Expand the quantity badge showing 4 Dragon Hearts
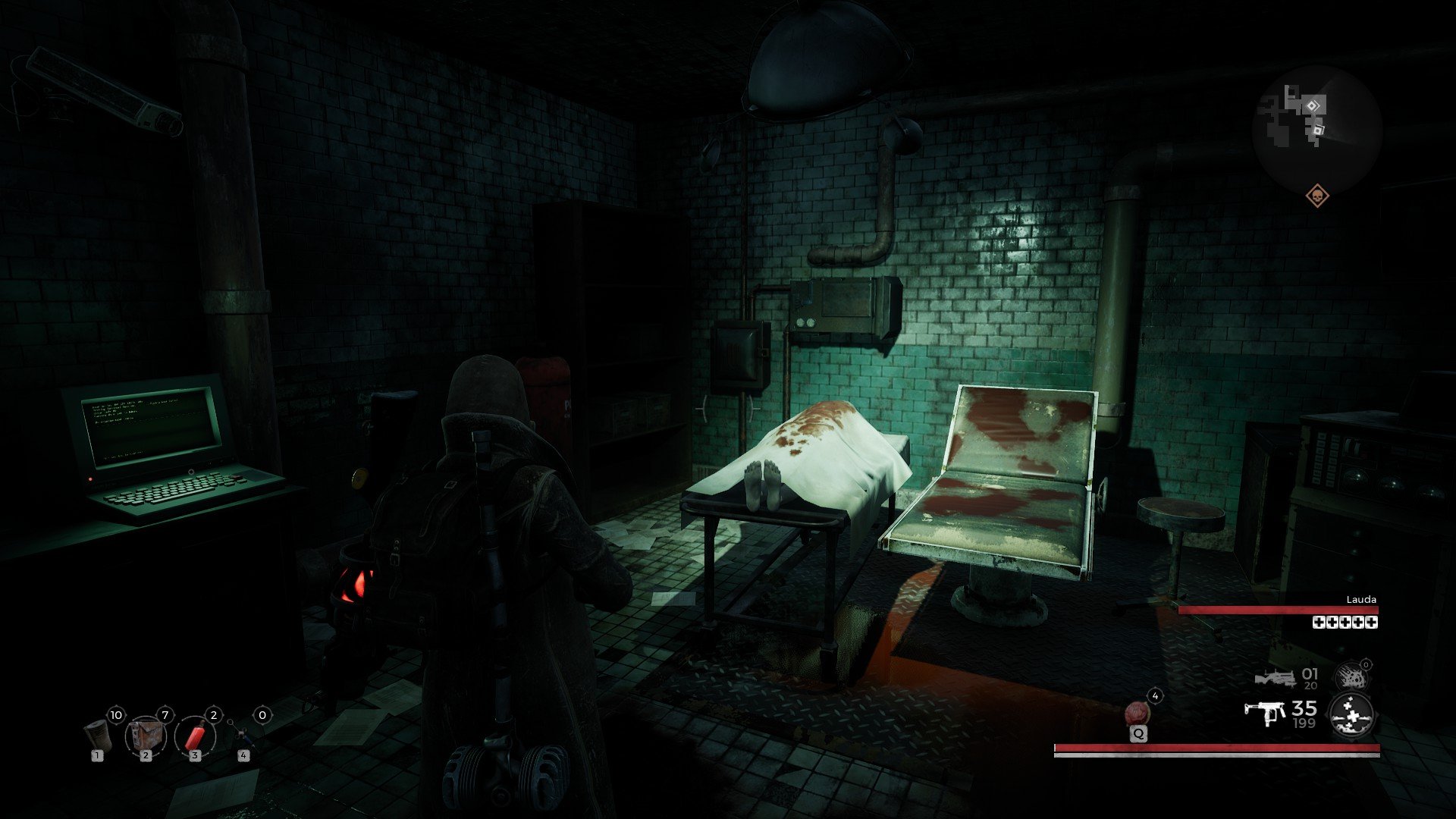The image size is (1456, 819). click(1155, 696)
